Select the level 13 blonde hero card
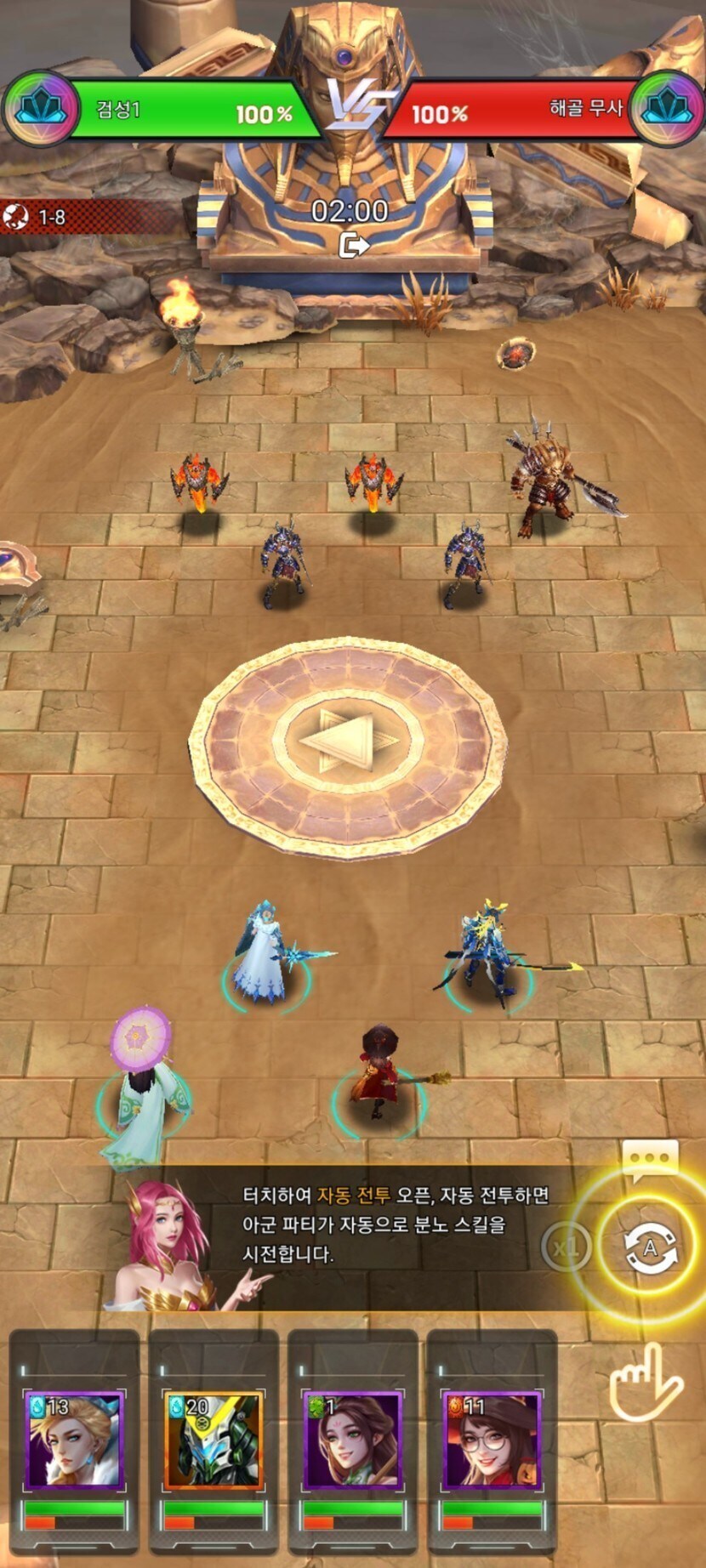This screenshot has width=706, height=1568. click(x=75, y=1440)
